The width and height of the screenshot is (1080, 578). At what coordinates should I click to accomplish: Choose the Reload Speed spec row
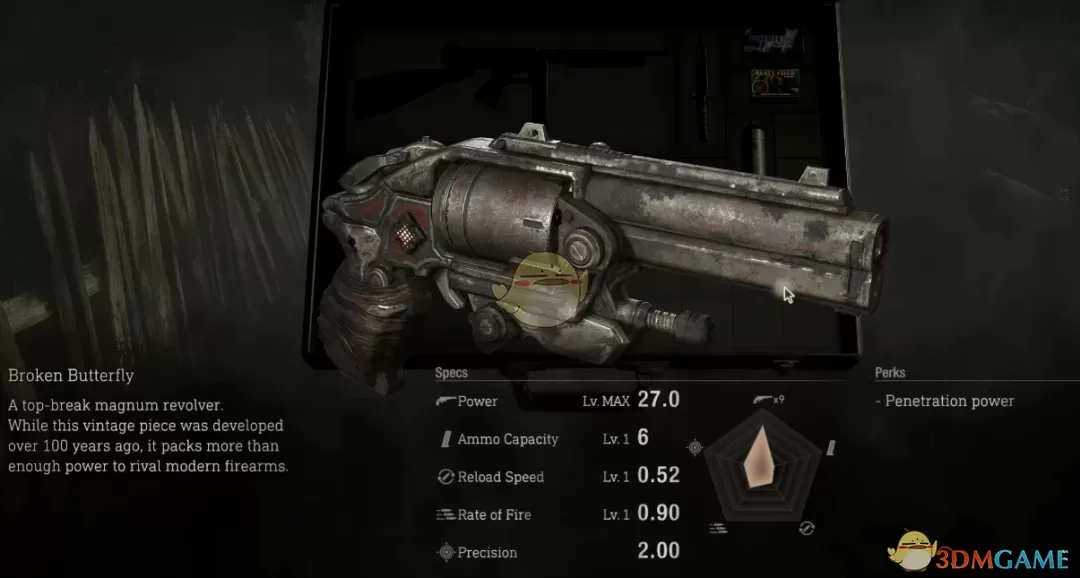point(557,477)
